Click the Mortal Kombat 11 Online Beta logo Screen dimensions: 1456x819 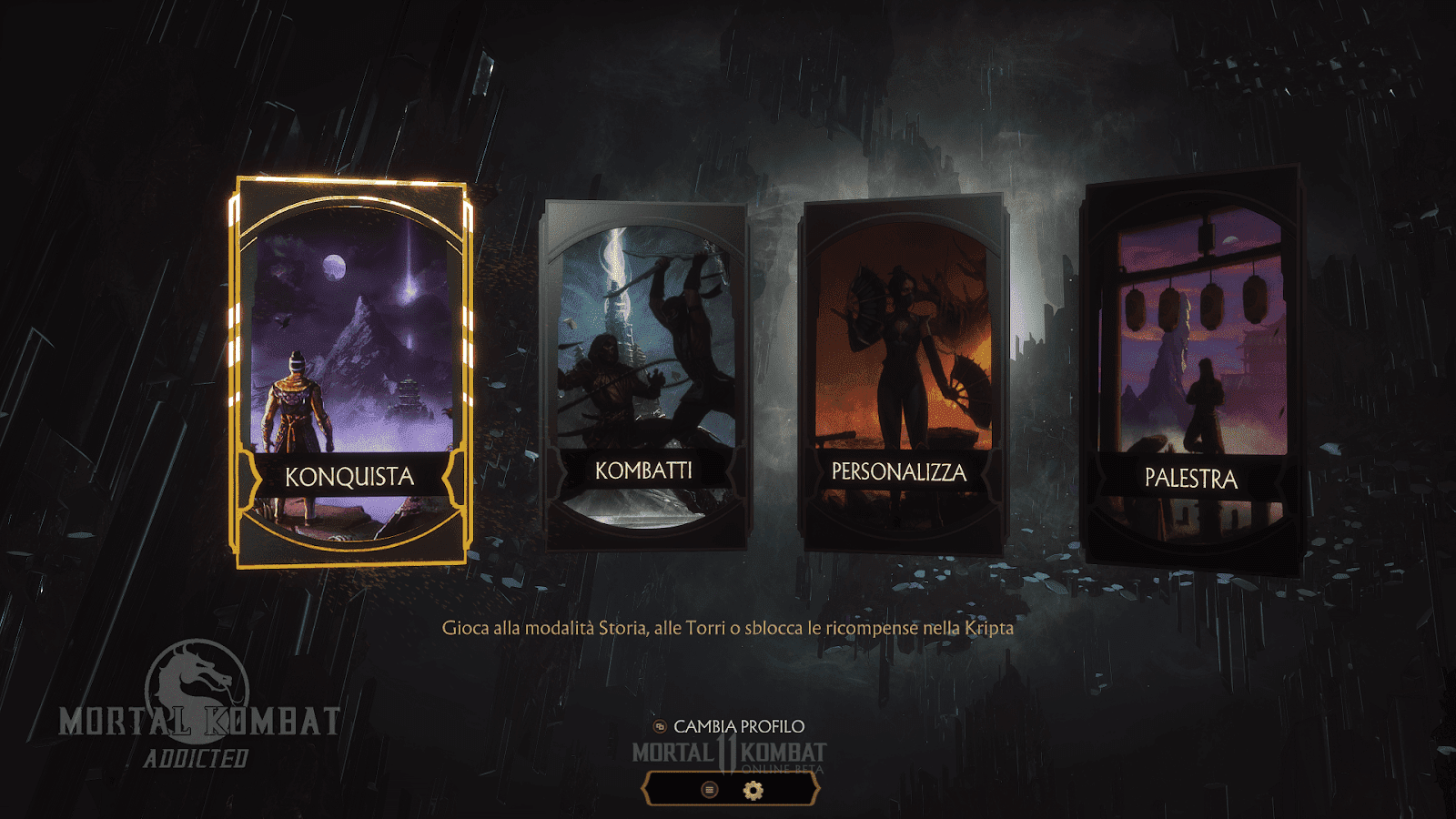click(728, 754)
